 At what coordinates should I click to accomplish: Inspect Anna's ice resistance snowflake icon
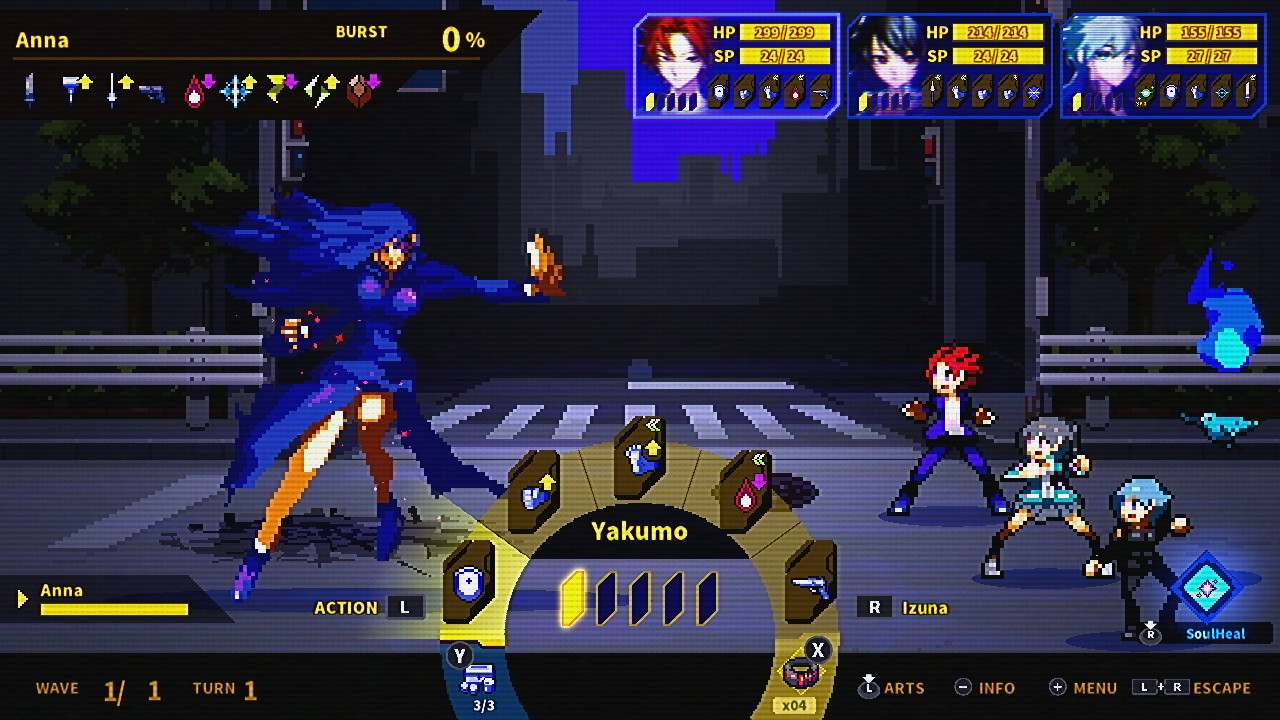coord(238,91)
